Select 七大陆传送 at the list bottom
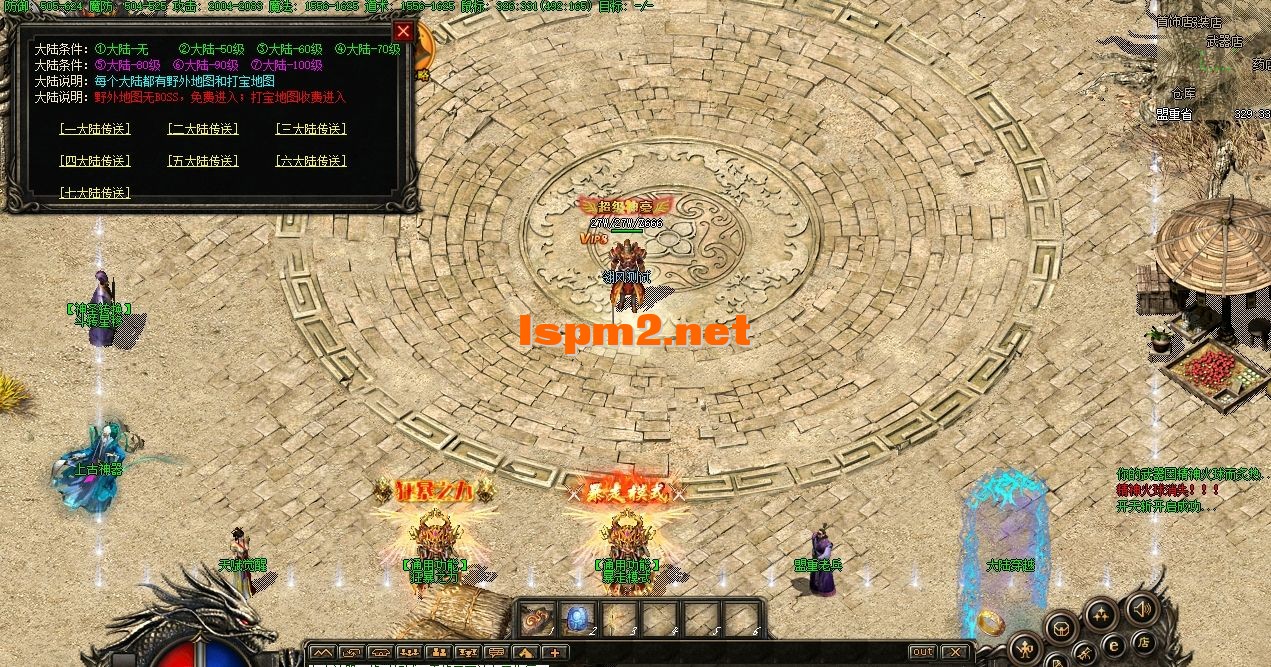The image size is (1271, 667). [95, 193]
